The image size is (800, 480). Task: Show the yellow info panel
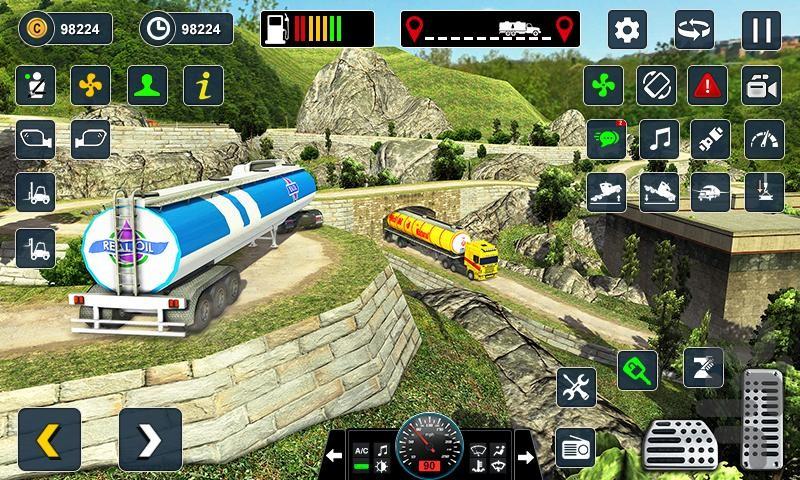[x=203, y=85]
